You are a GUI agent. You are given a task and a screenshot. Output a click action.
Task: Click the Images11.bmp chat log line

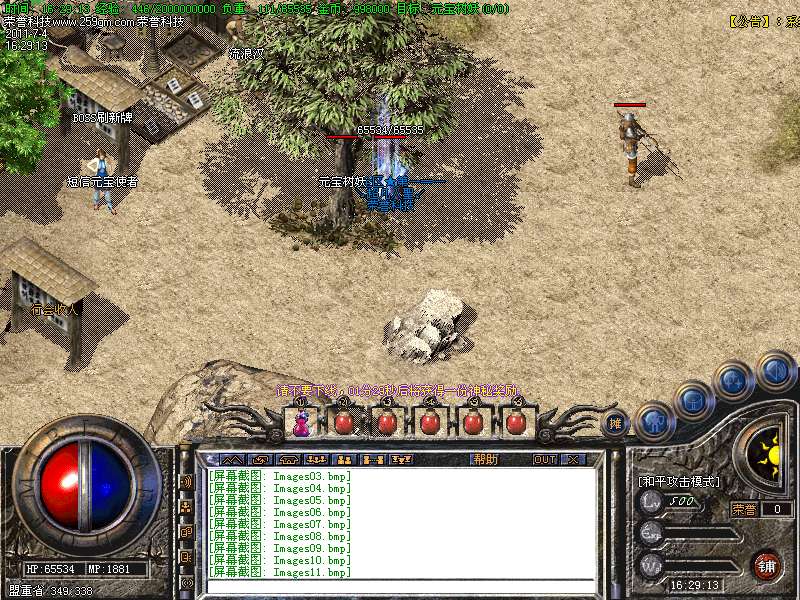tap(280, 573)
